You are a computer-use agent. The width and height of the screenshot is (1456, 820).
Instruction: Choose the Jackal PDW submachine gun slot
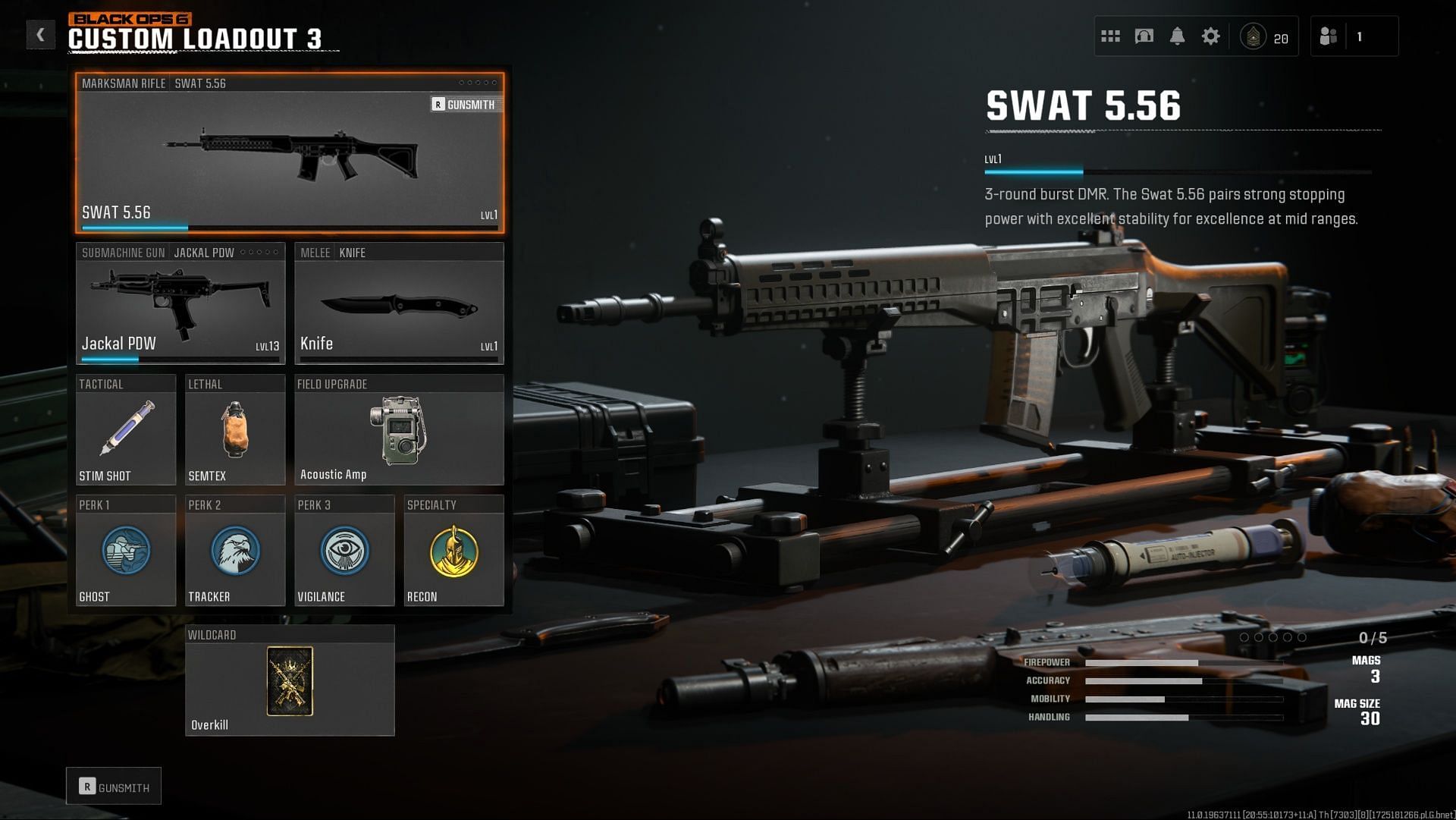pyautogui.click(x=180, y=303)
